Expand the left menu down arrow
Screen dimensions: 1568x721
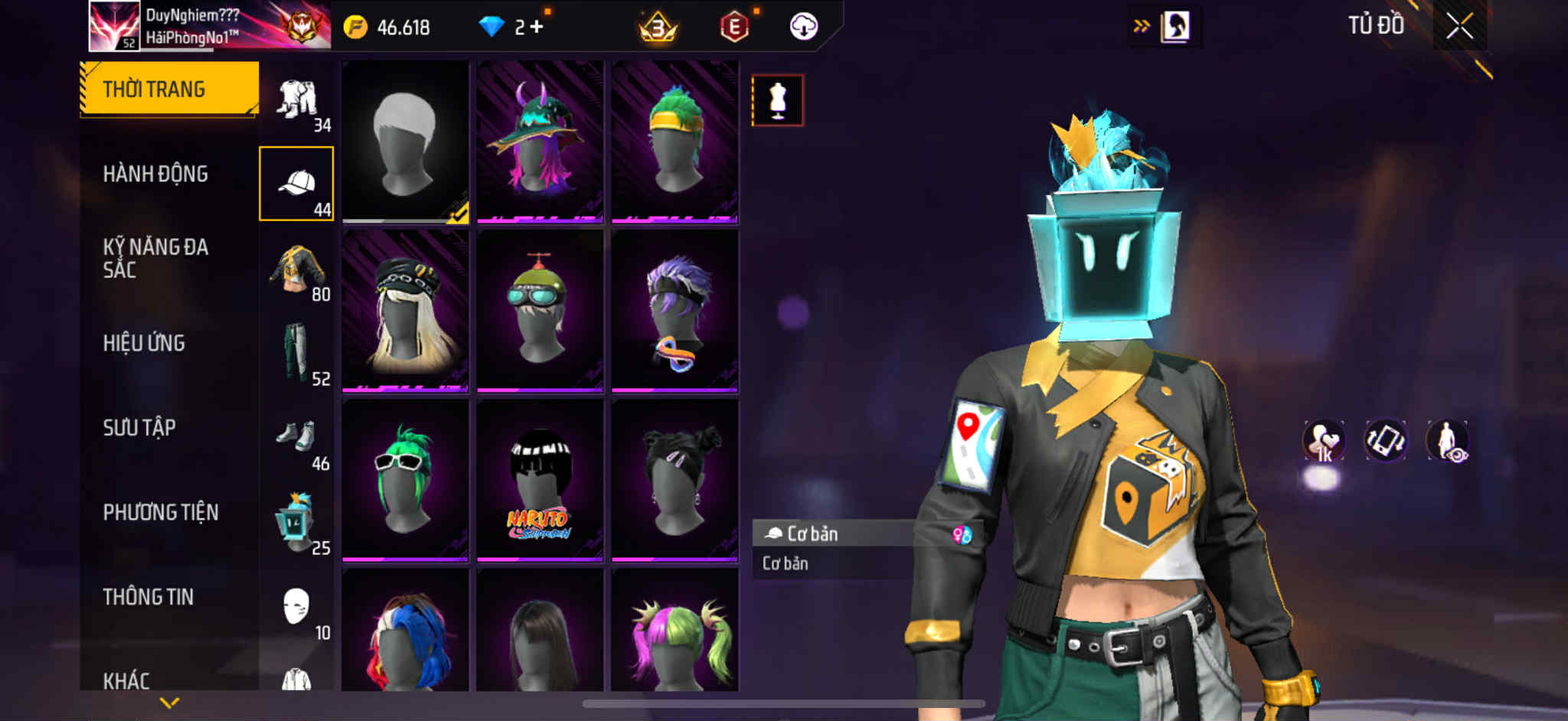[x=169, y=702]
